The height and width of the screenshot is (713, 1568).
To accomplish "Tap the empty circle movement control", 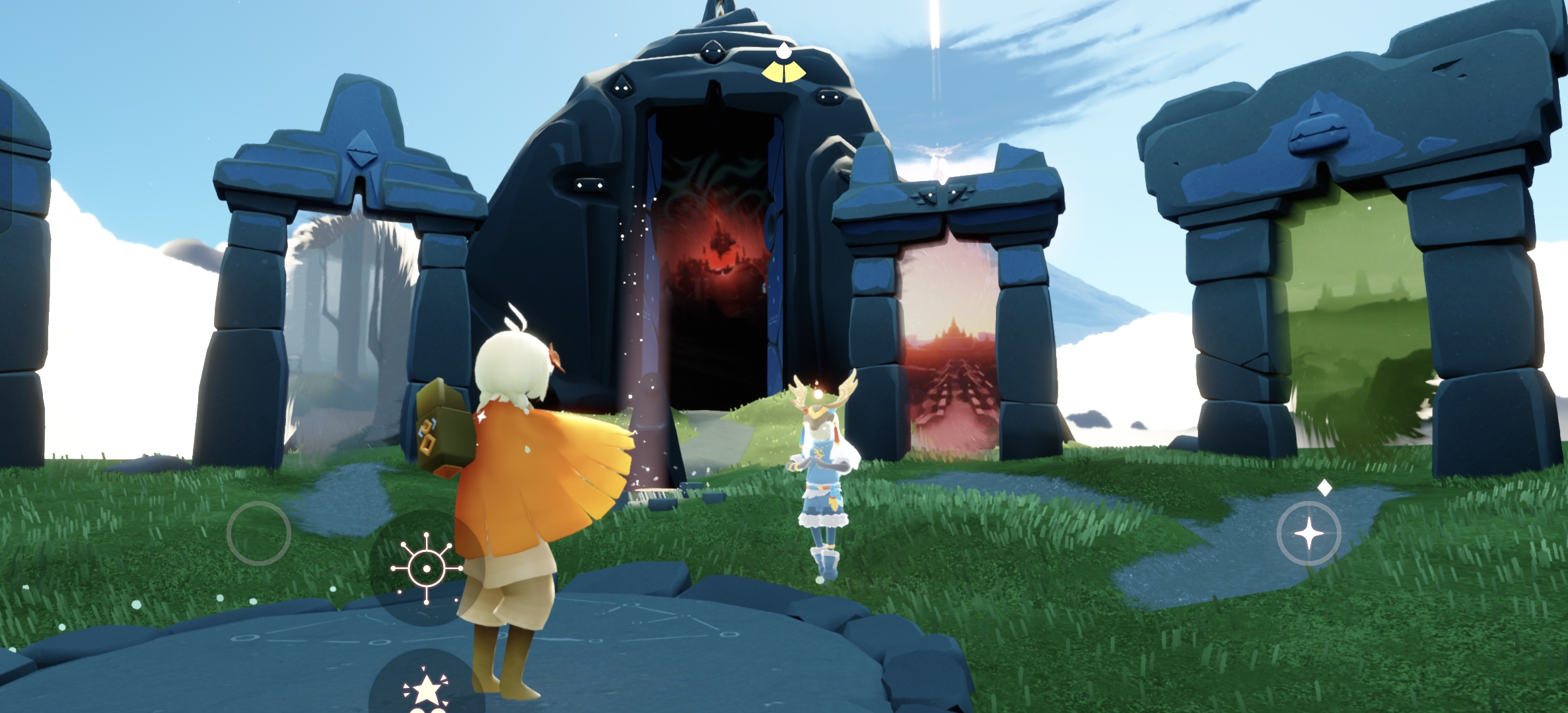I will (258, 533).
